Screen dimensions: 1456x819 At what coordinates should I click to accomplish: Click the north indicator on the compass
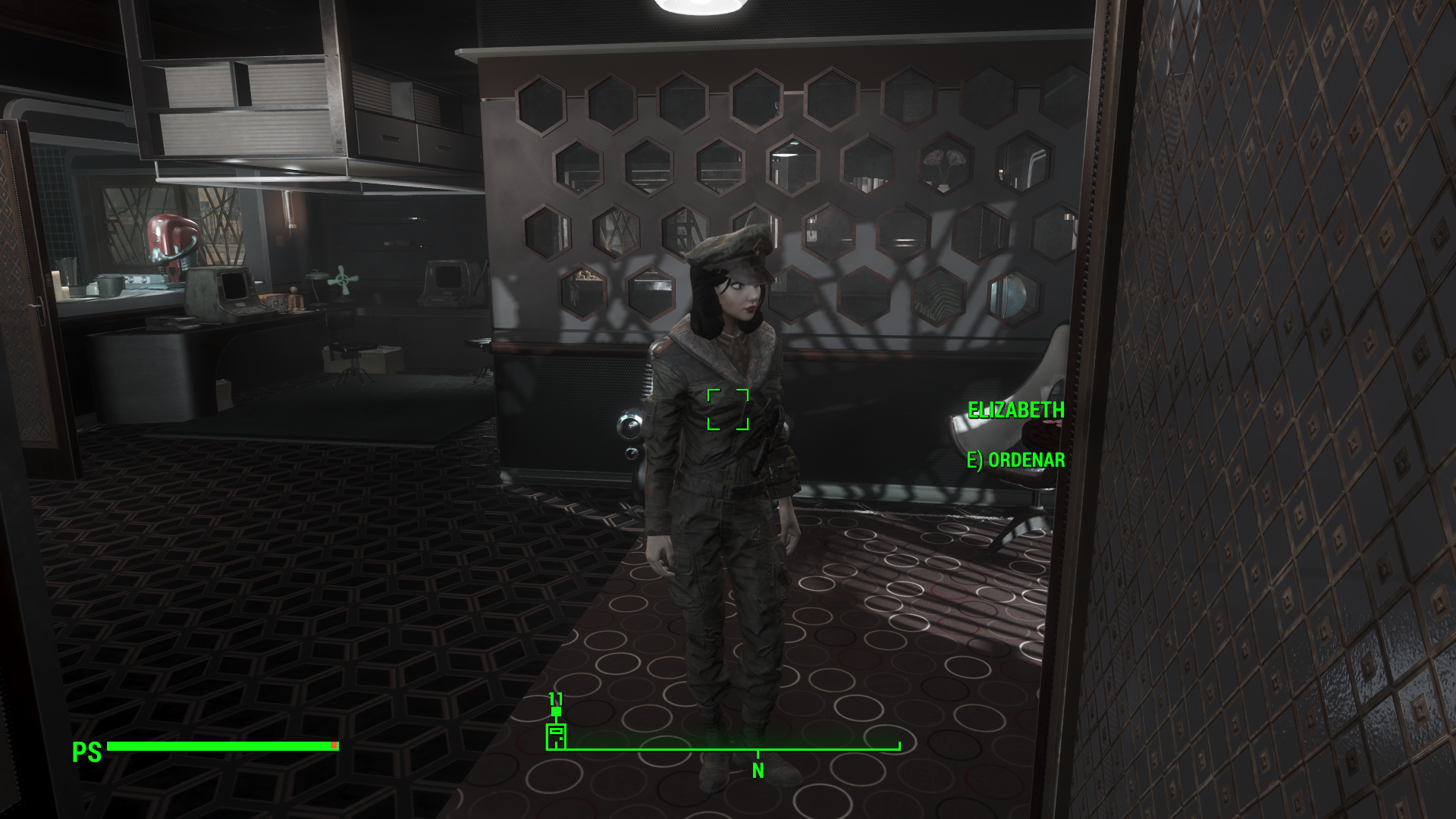point(758,770)
